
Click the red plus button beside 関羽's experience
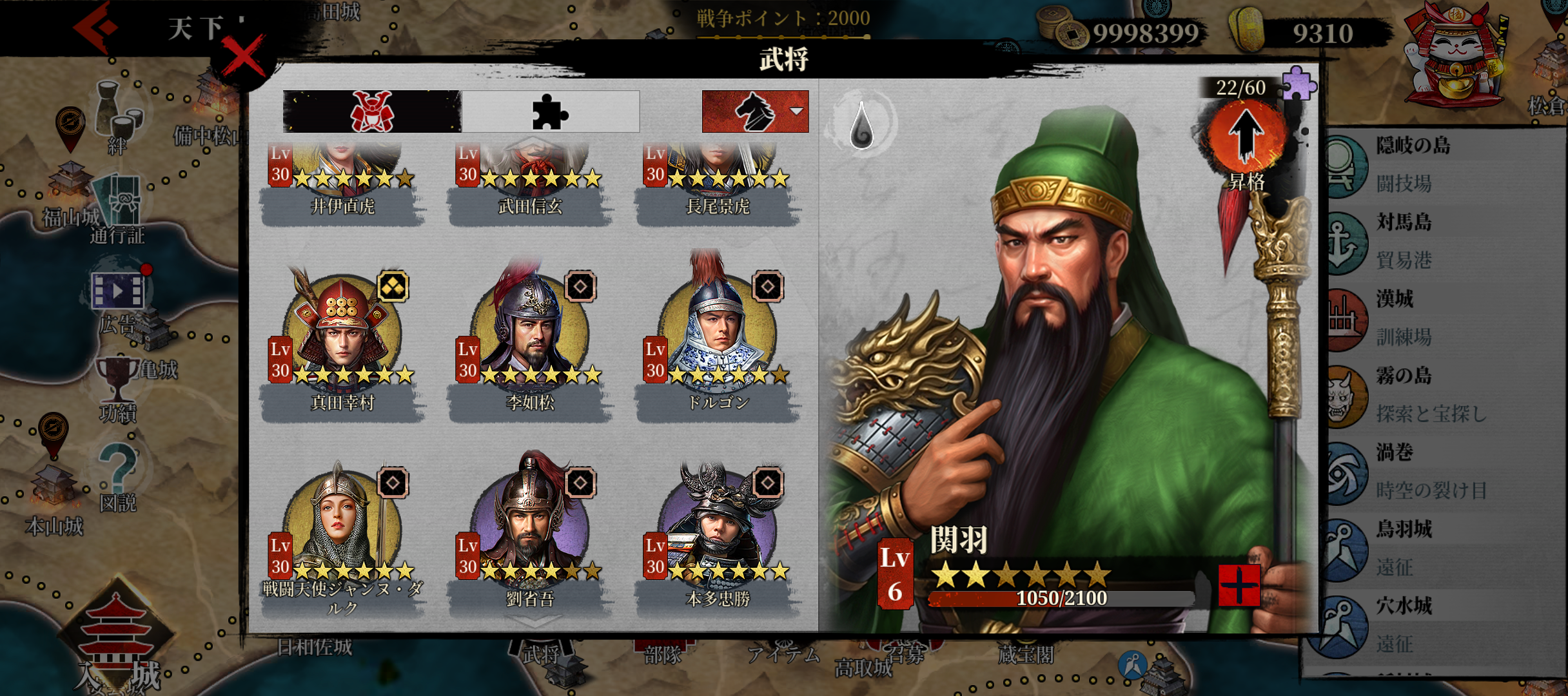point(1239,585)
